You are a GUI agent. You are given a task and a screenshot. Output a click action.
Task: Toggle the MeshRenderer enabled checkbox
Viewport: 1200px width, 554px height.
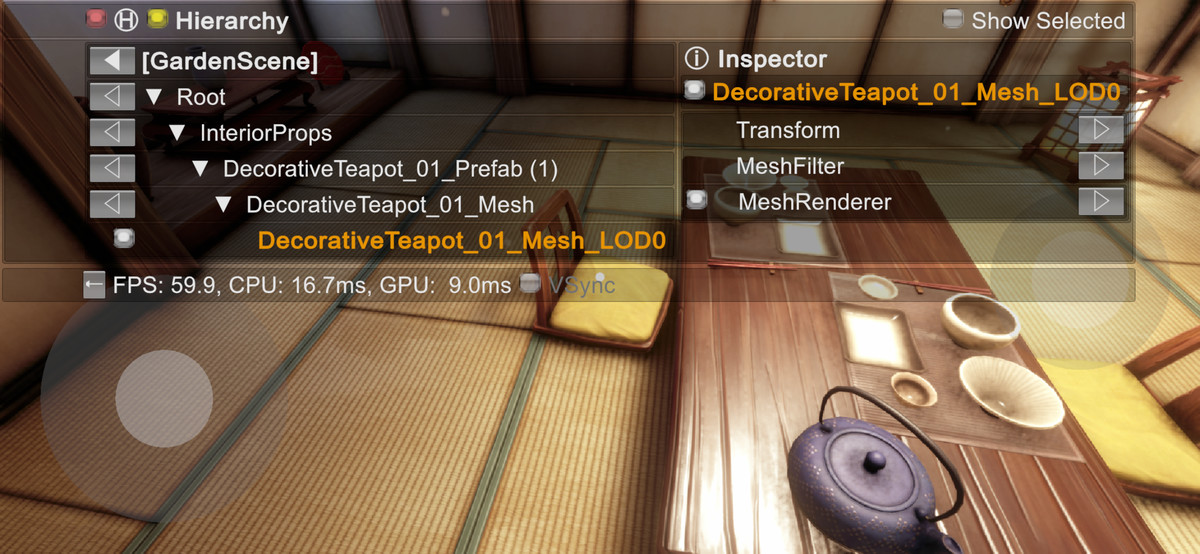click(697, 201)
